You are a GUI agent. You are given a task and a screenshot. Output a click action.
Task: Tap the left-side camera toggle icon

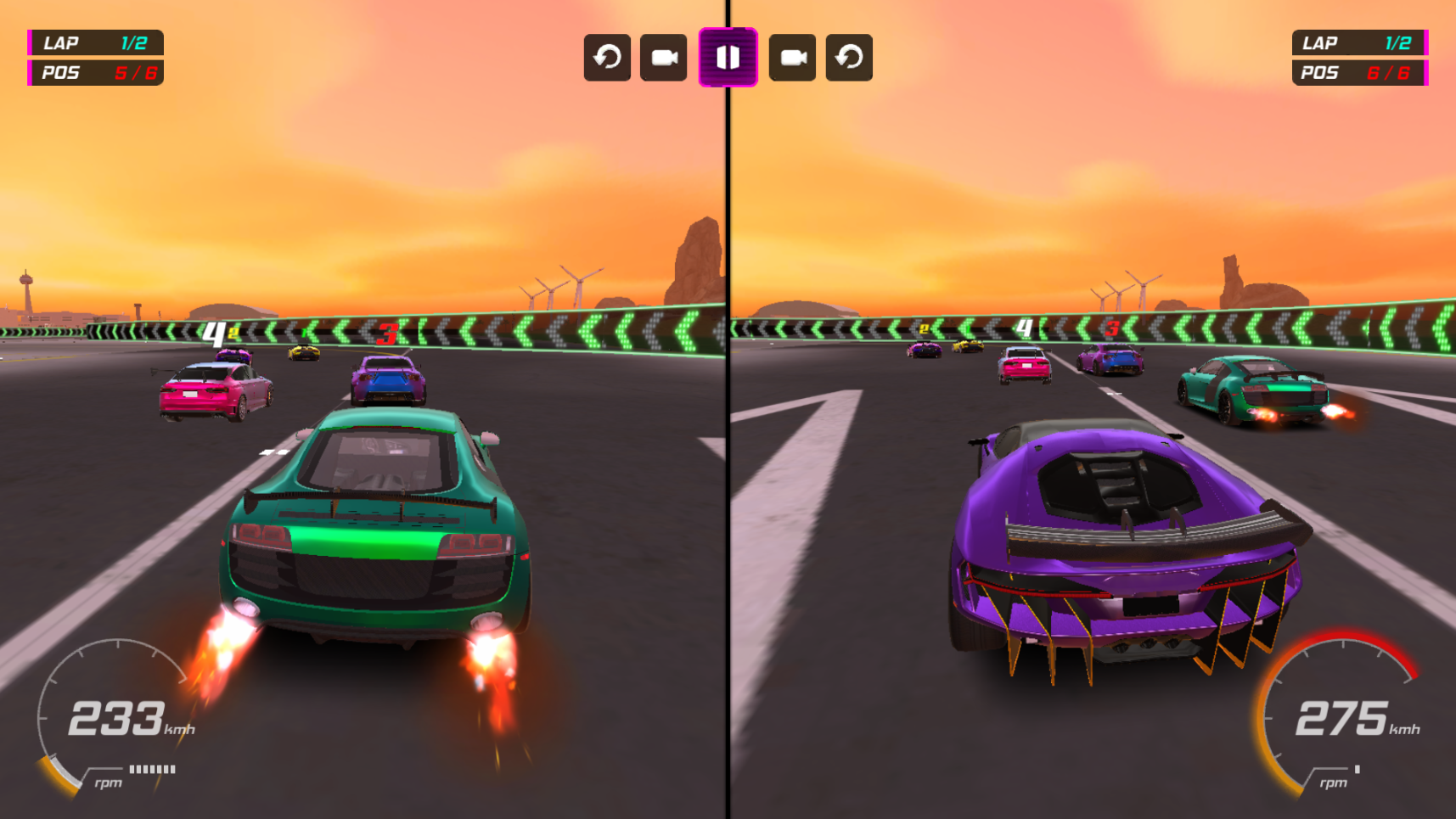(663, 57)
